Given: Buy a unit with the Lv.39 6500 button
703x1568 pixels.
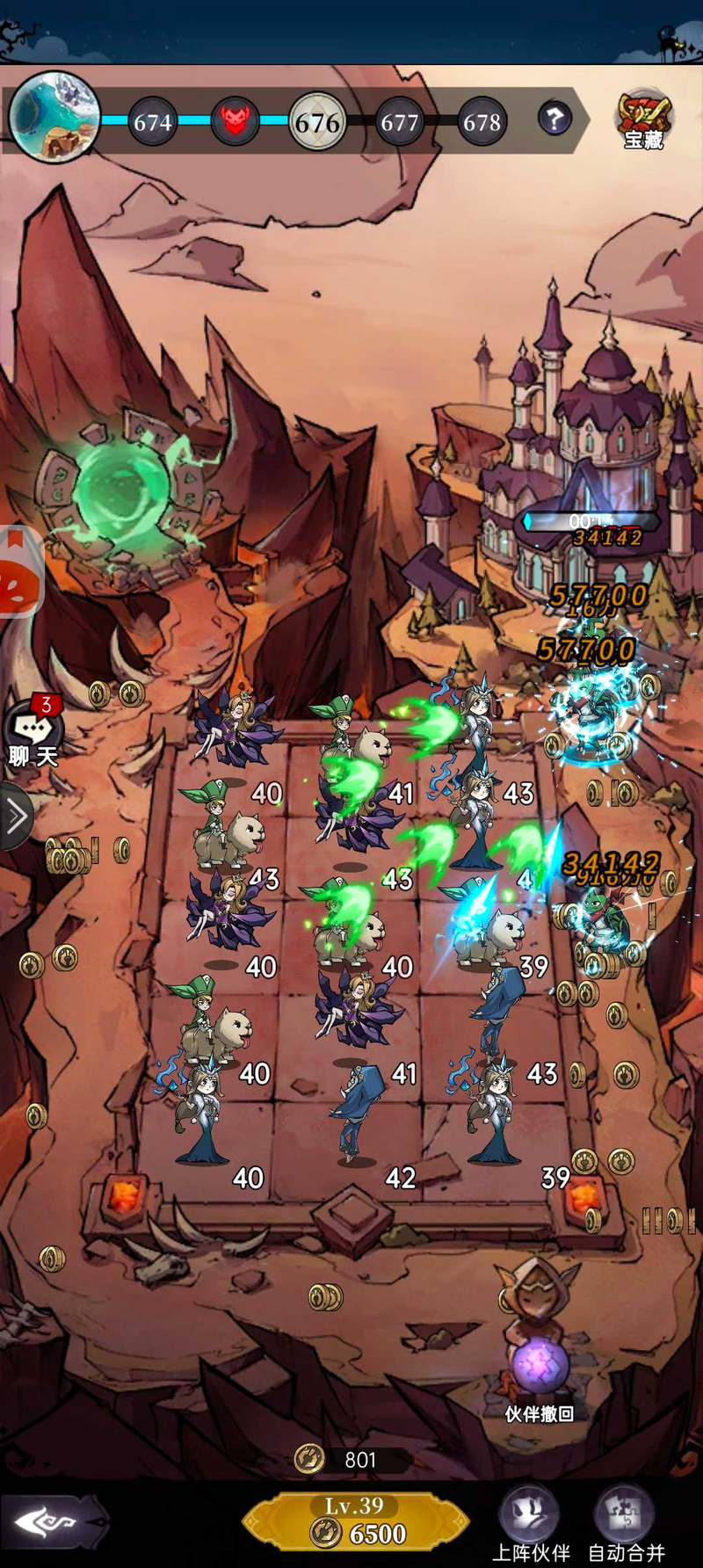Looking at the screenshot, I should pos(356,1521).
